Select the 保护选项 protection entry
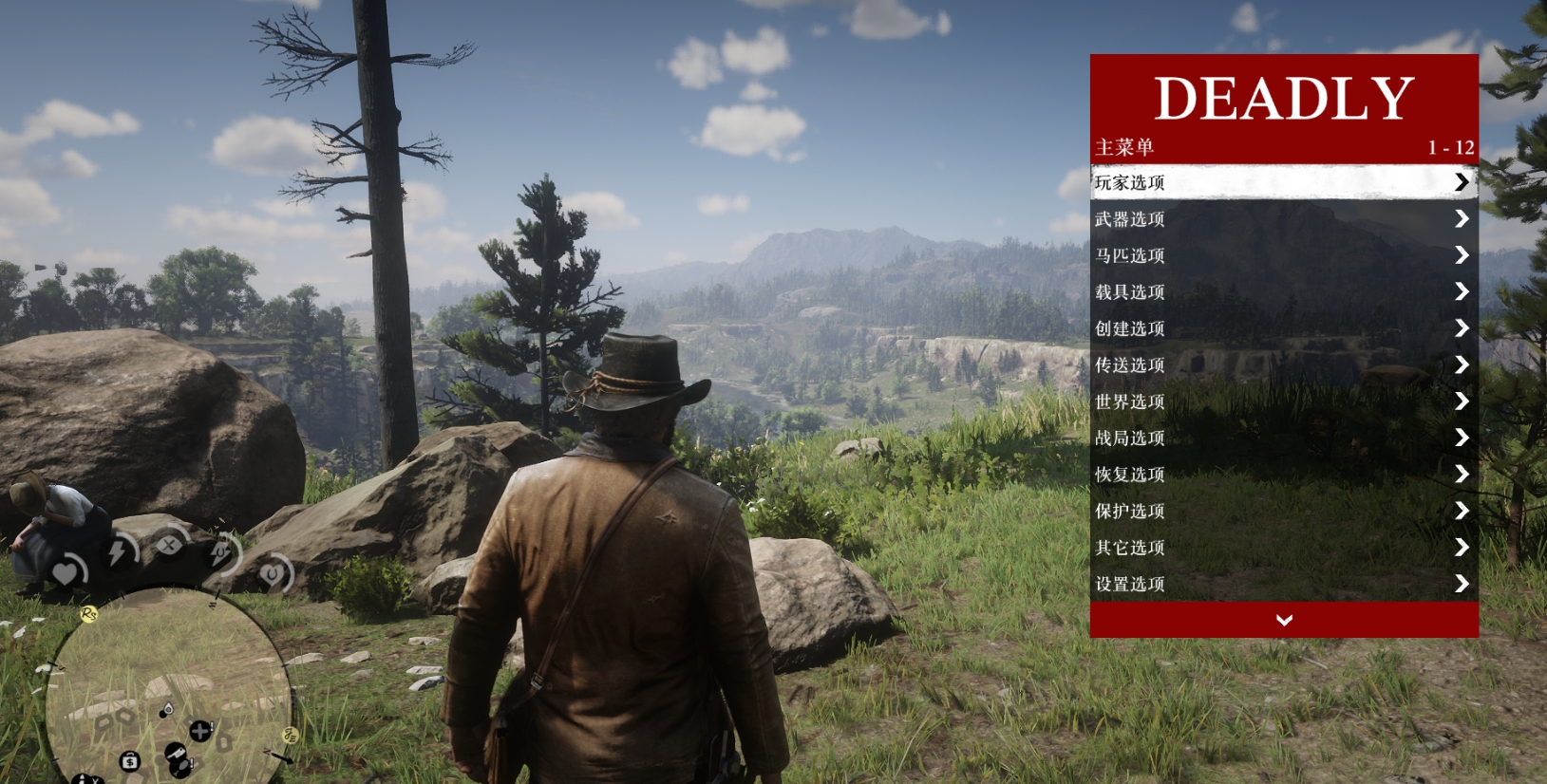 click(1283, 512)
